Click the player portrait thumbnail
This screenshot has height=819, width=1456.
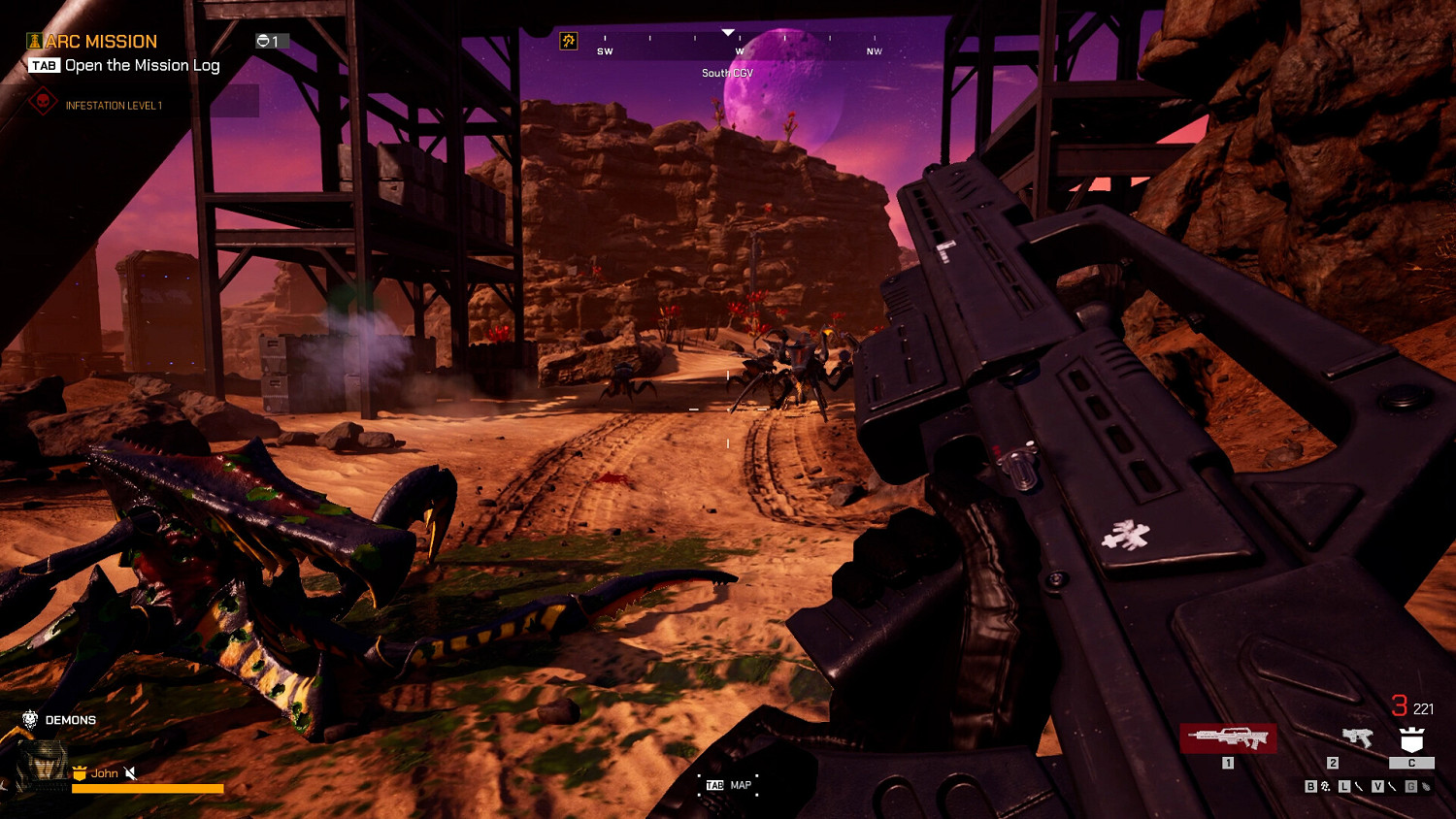45,763
